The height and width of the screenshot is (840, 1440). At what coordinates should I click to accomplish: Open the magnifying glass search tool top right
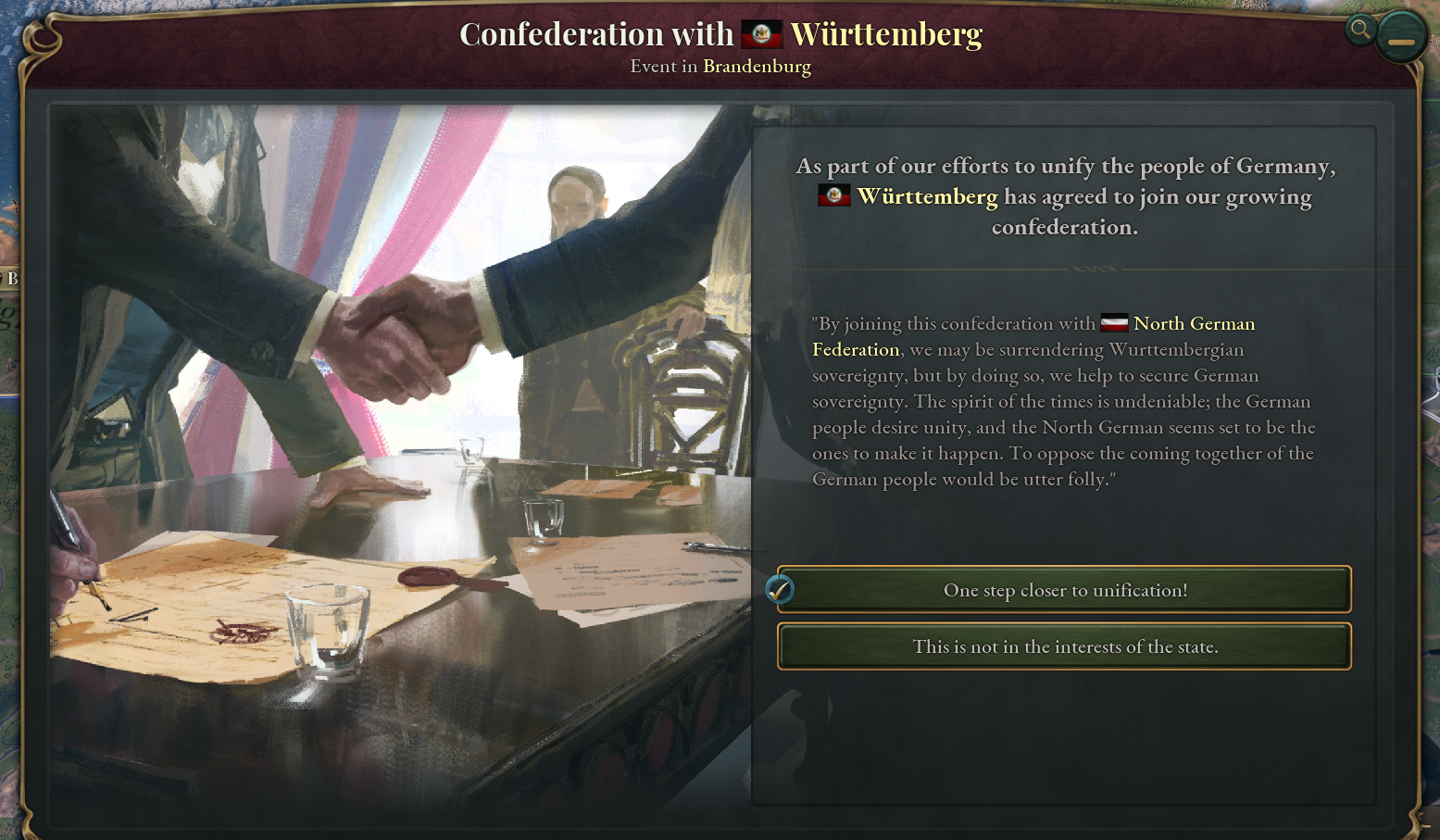(x=1359, y=30)
